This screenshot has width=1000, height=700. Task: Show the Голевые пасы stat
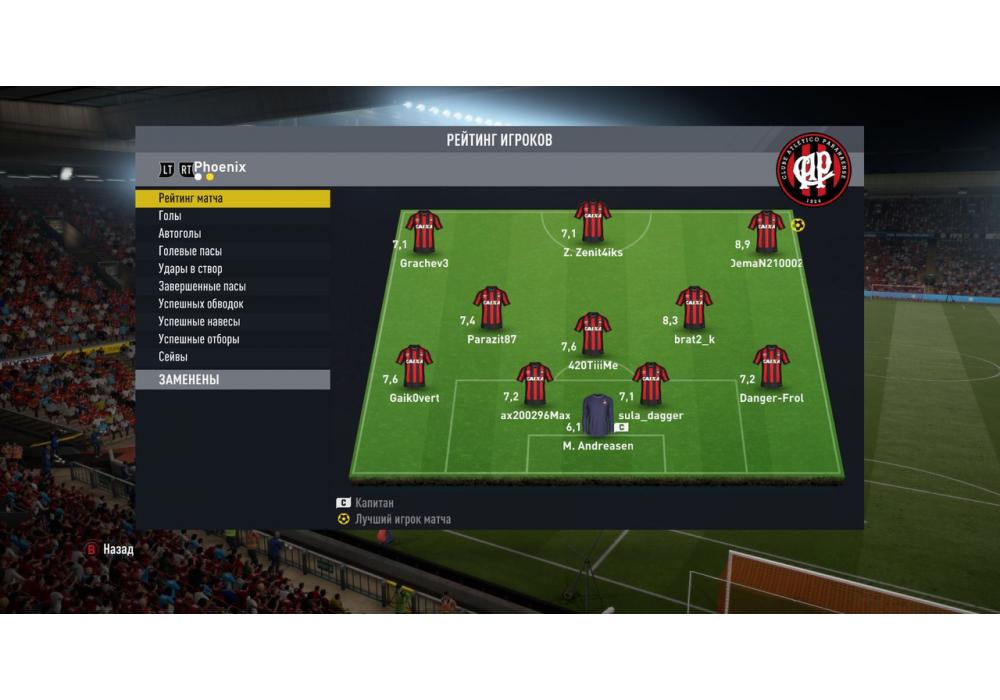(x=232, y=251)
